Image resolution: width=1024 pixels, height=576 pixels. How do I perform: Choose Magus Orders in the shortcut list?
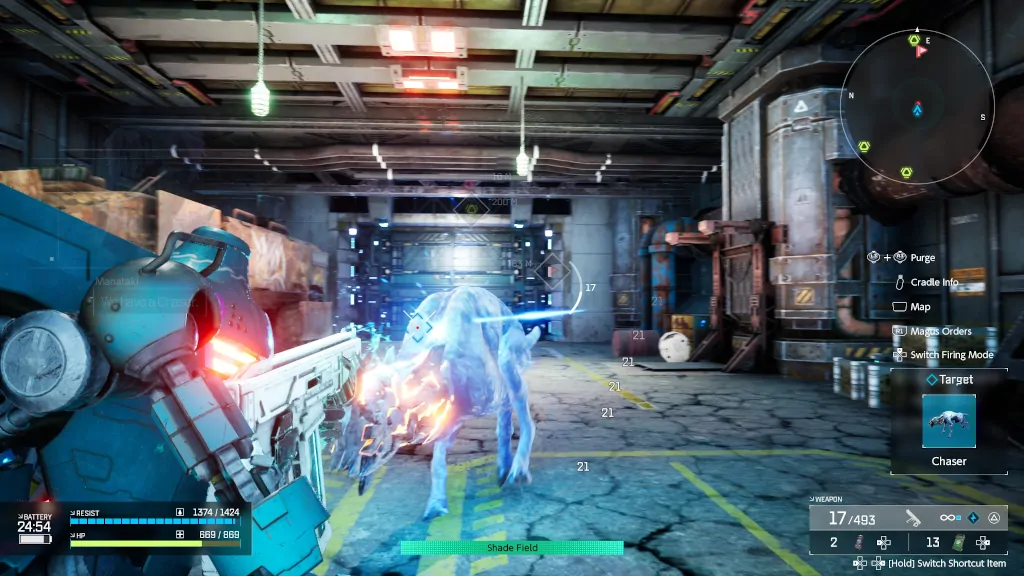click(940, 331)
